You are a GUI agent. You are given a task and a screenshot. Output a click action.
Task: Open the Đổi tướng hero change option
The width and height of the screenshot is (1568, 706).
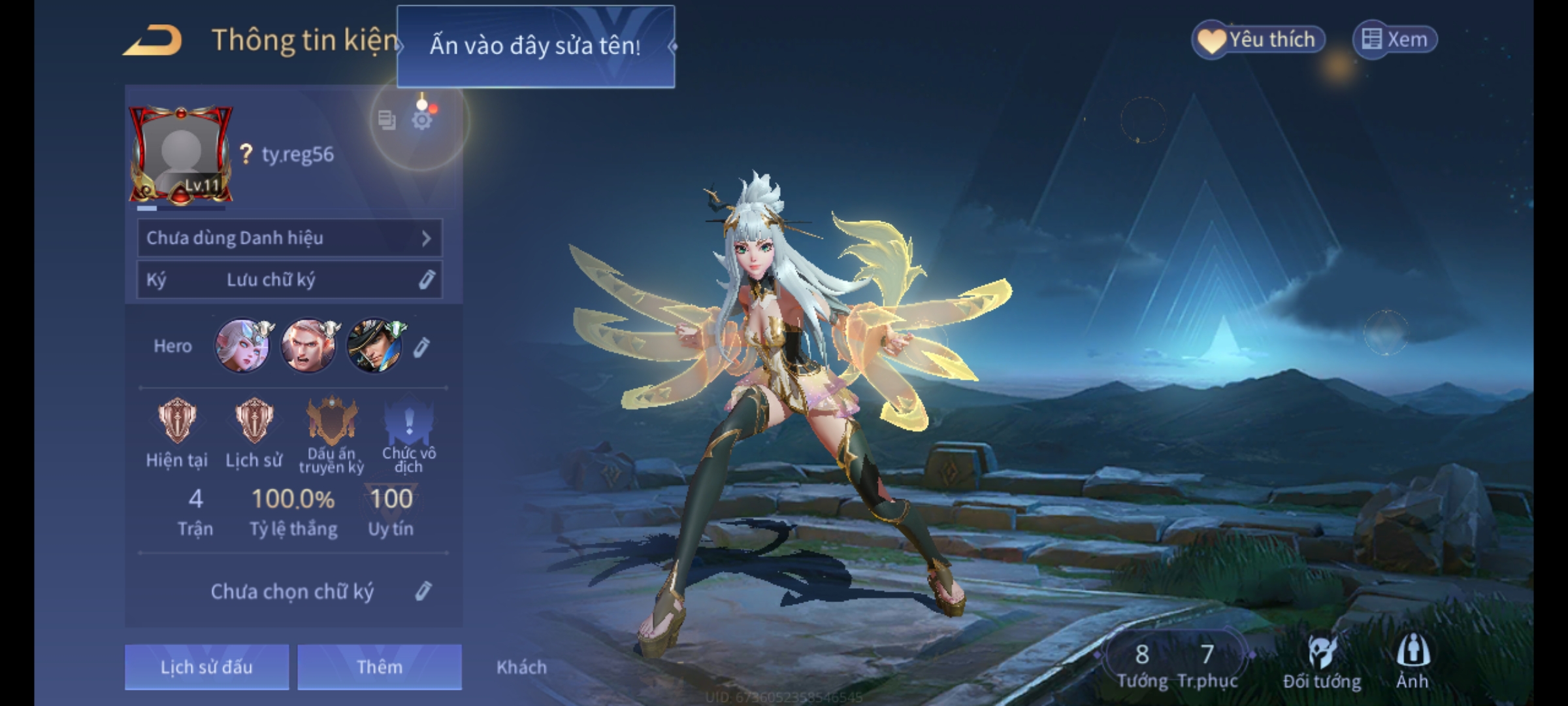(x=1322, y=662)
